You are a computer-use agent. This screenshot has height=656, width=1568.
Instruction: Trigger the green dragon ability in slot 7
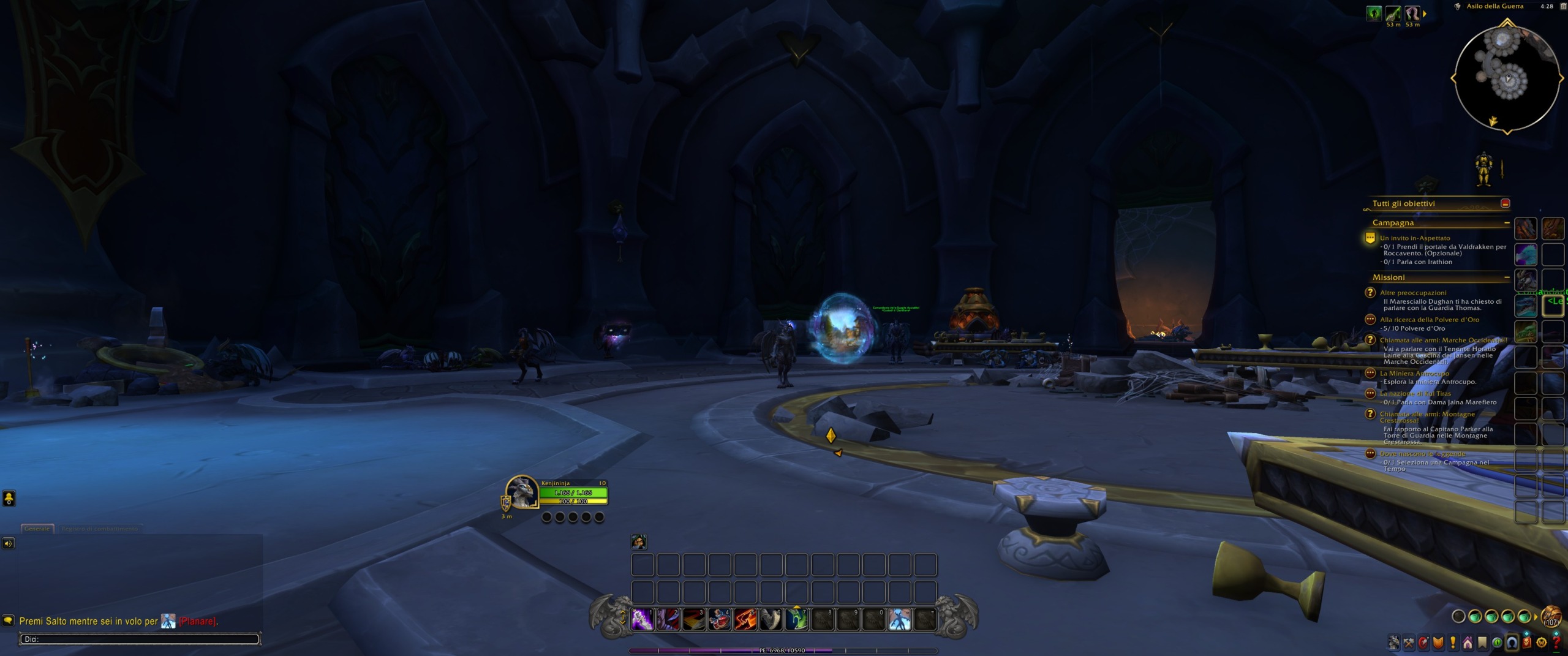click(797, 619)
